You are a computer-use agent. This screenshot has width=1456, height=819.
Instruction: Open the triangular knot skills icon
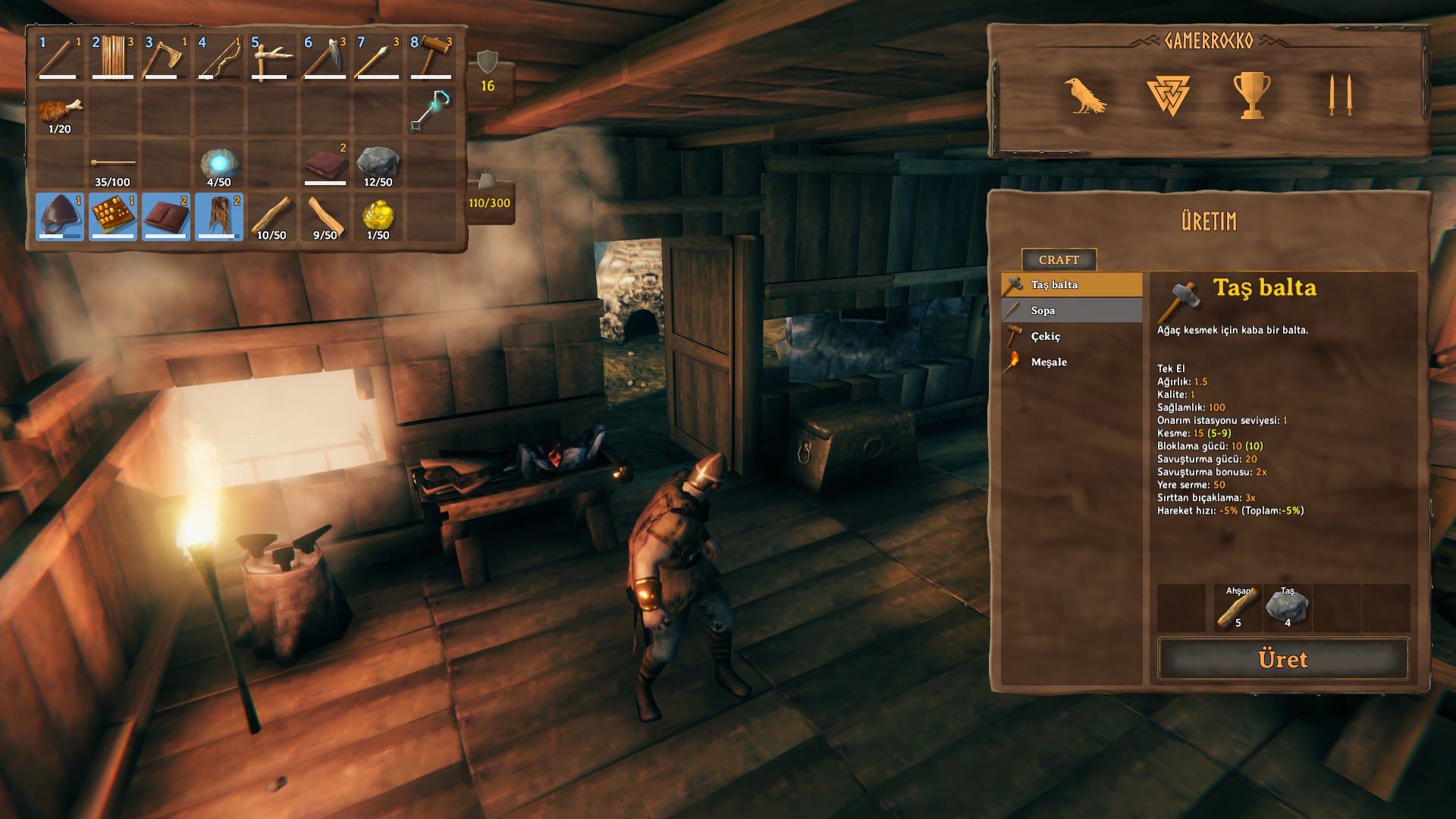pos(1168,96)
